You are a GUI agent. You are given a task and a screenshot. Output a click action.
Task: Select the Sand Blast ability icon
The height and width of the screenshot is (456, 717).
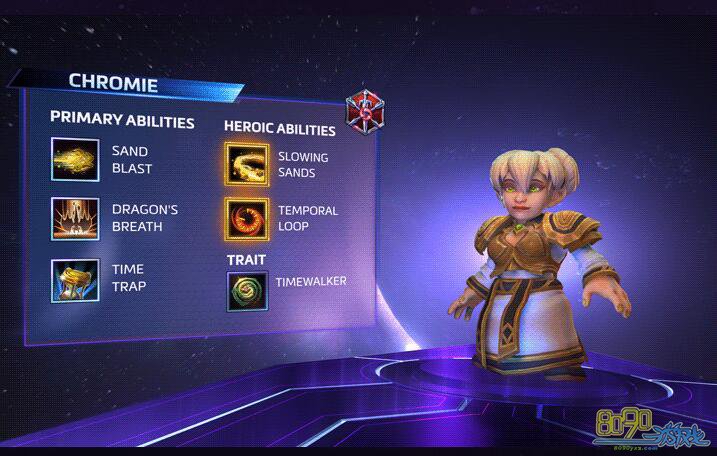pyautogui.click(x=75, y=160)
